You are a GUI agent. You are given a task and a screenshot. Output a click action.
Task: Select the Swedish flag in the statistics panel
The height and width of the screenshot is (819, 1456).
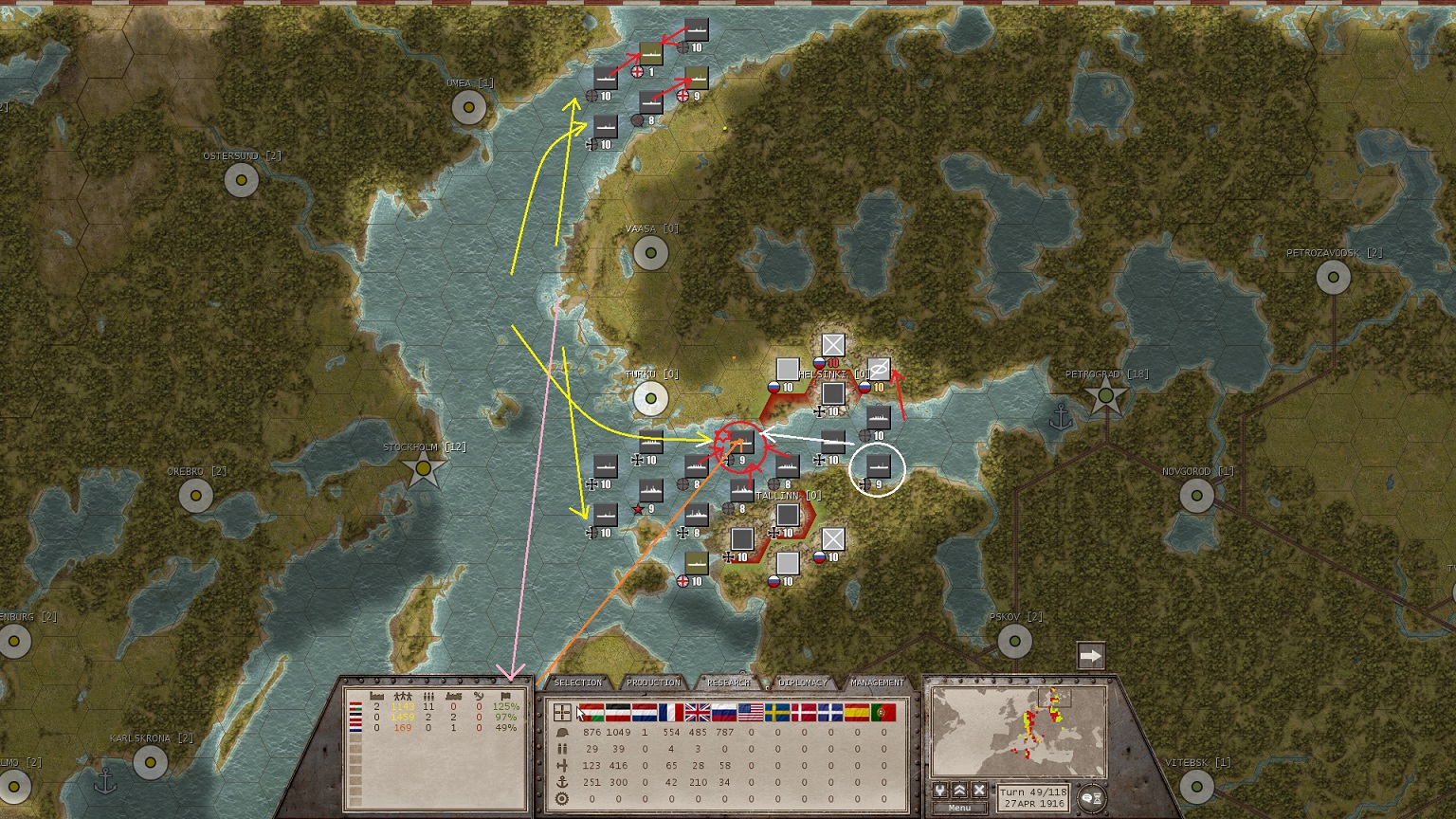tap(775, 712)
